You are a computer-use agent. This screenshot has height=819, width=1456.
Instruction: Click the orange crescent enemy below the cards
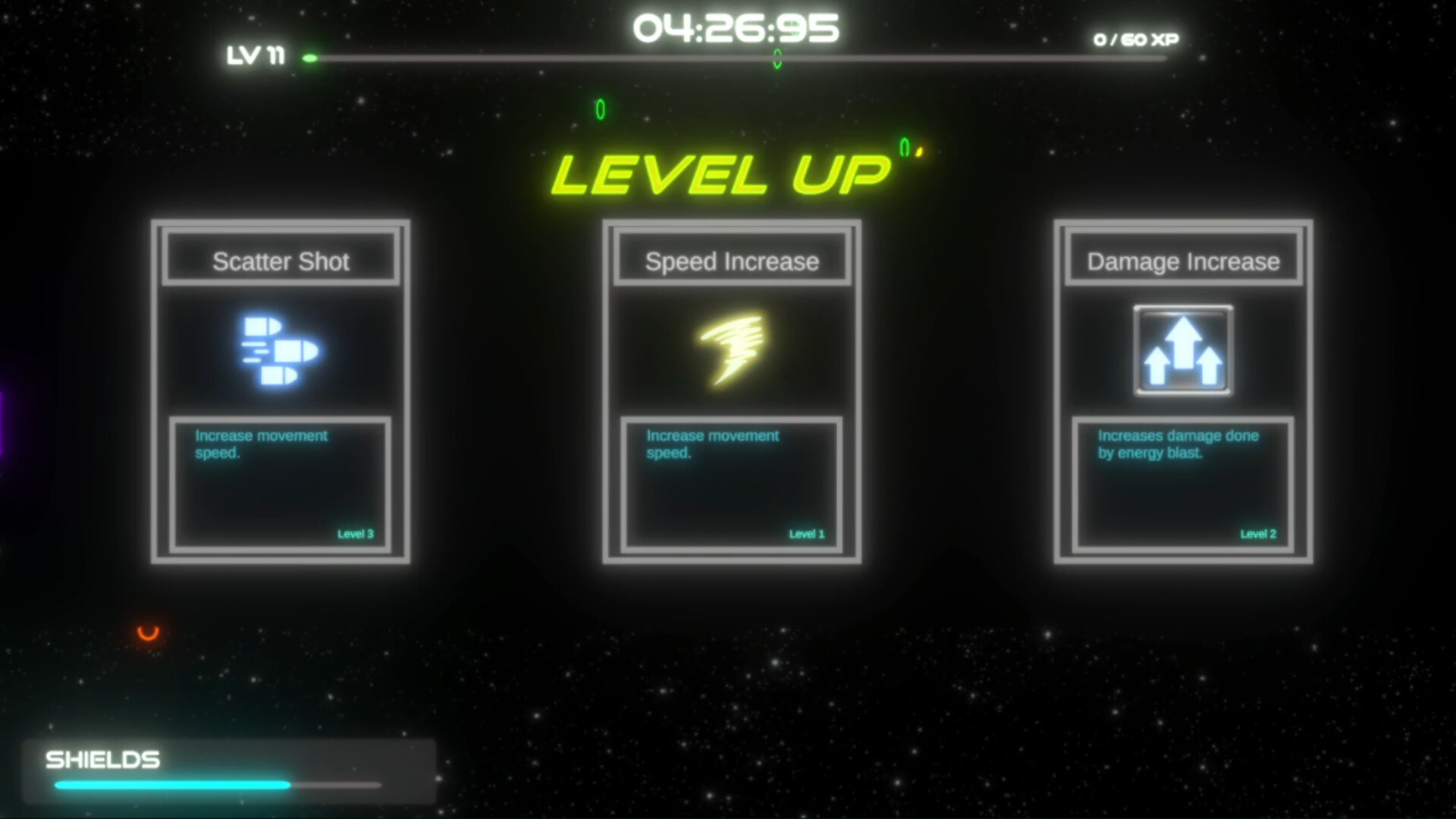tap(146, 633)
